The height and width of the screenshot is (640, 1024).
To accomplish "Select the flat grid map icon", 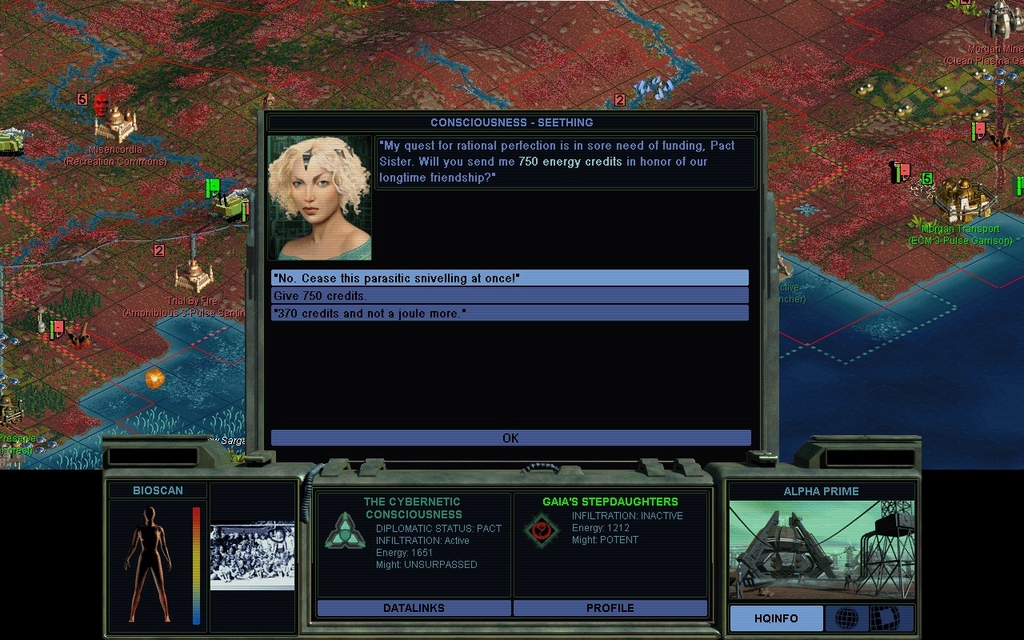I will [x=884, y=618].
